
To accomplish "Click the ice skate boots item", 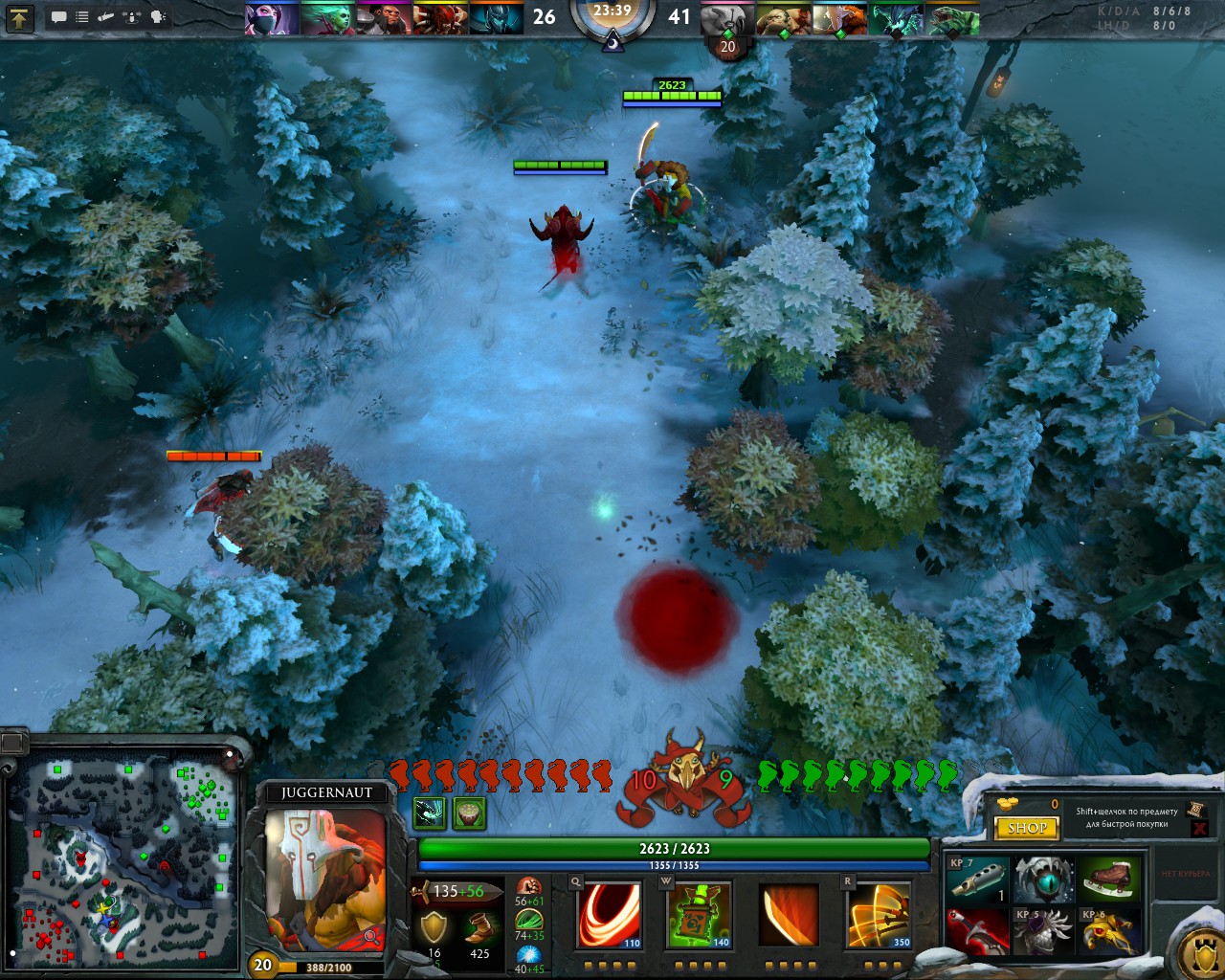I will point(1108,880).
